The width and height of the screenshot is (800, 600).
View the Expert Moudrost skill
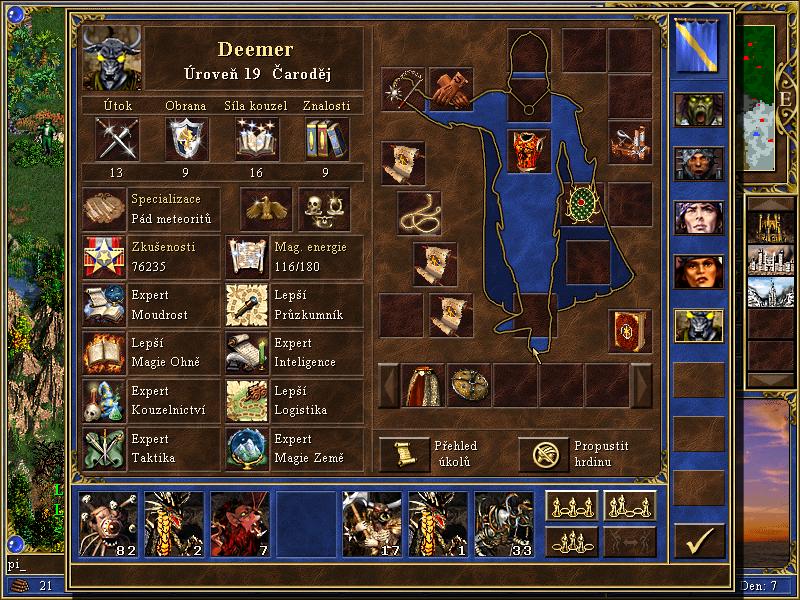tap(104, 305)
